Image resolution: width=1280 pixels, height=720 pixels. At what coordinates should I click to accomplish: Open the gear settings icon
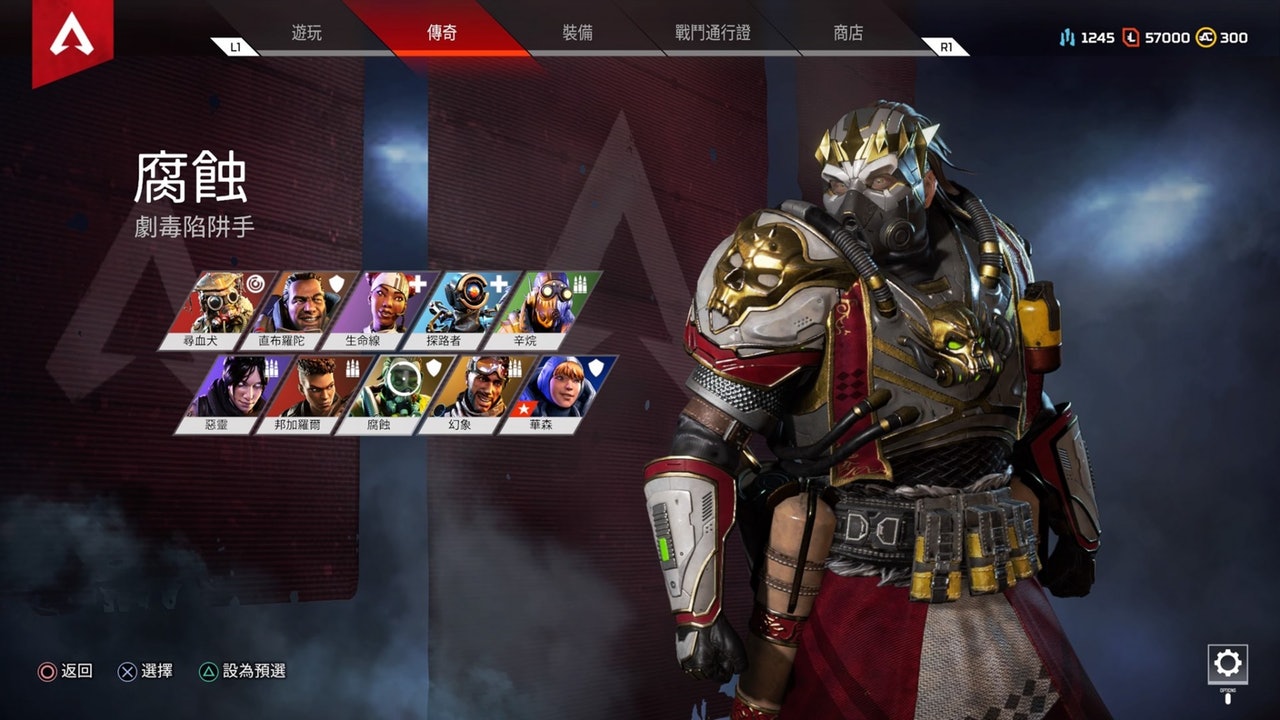(1227, 663)
